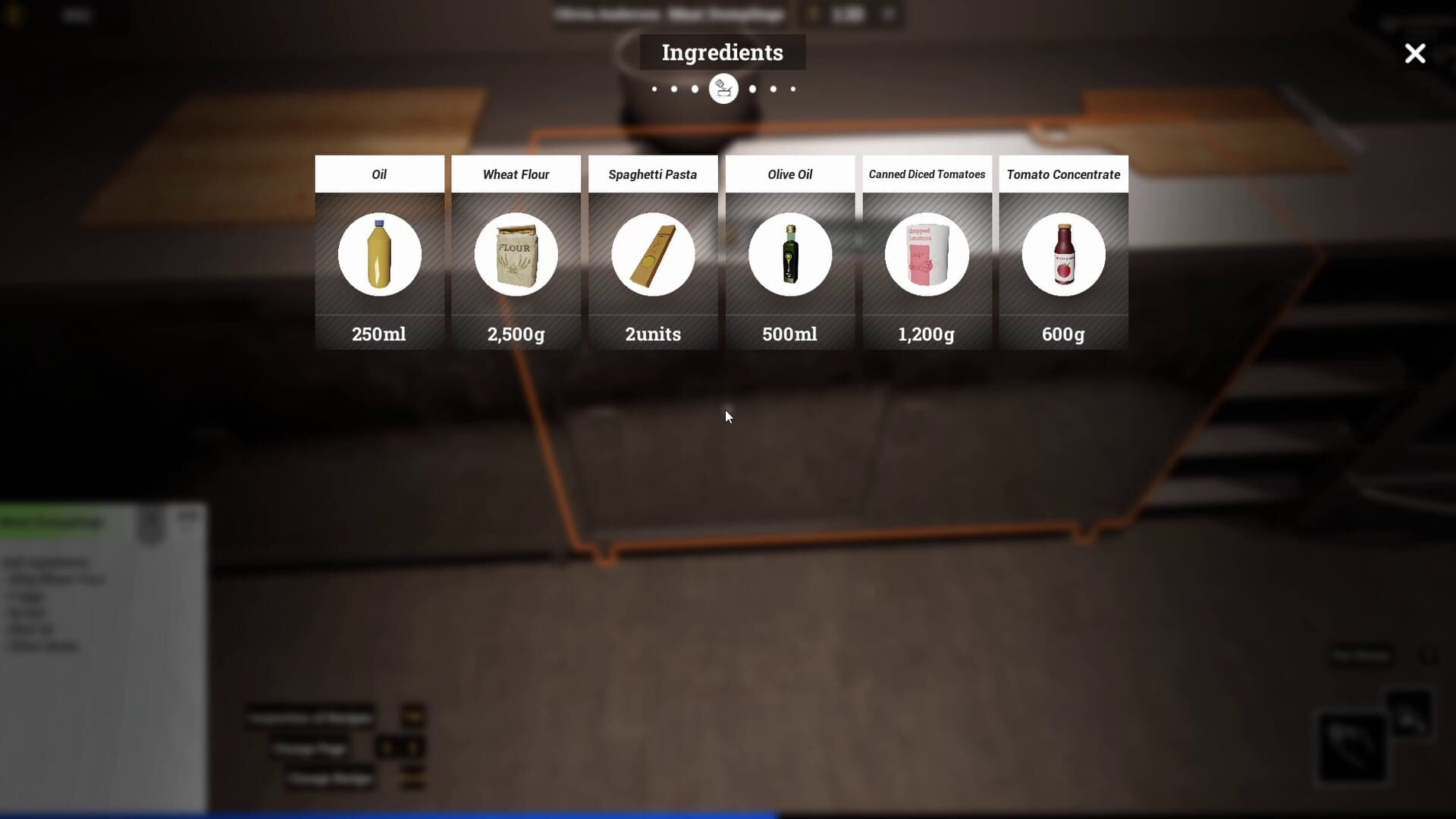
Task: Click the mixing bowl step icon below Ingredients
Action: pos(723,88)
